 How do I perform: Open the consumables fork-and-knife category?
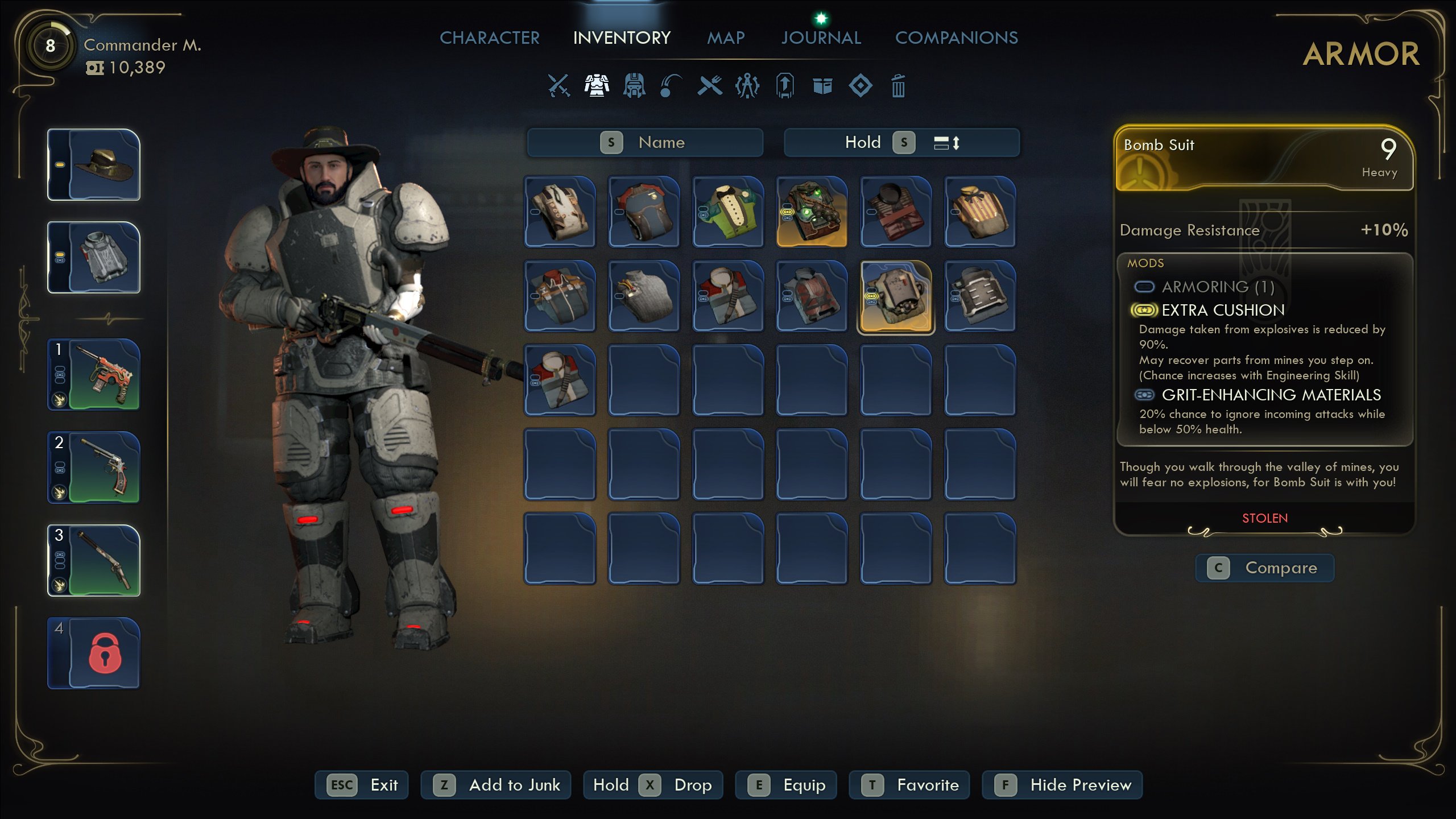[x=710, y=86]
